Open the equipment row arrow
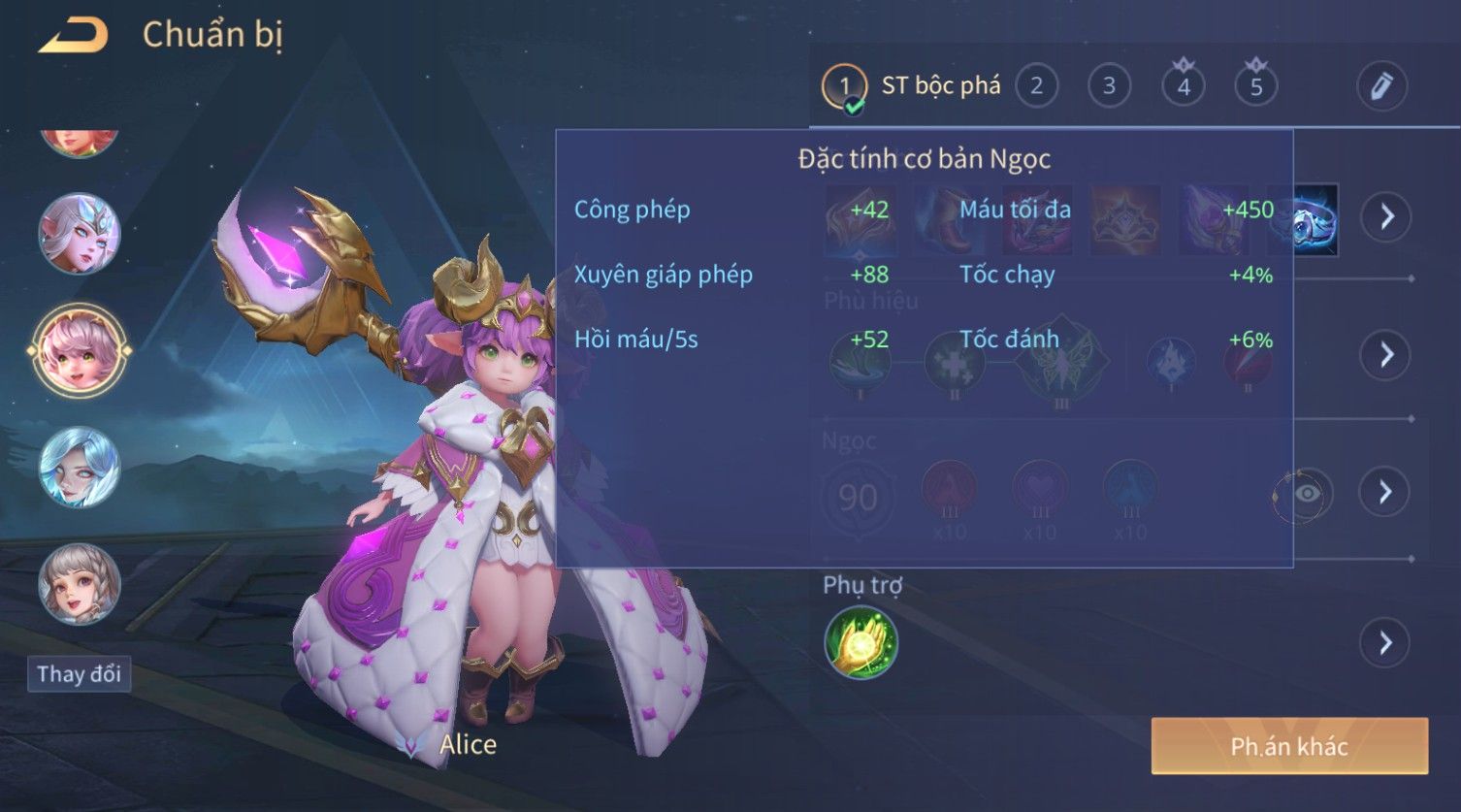 pos(1385,216)
